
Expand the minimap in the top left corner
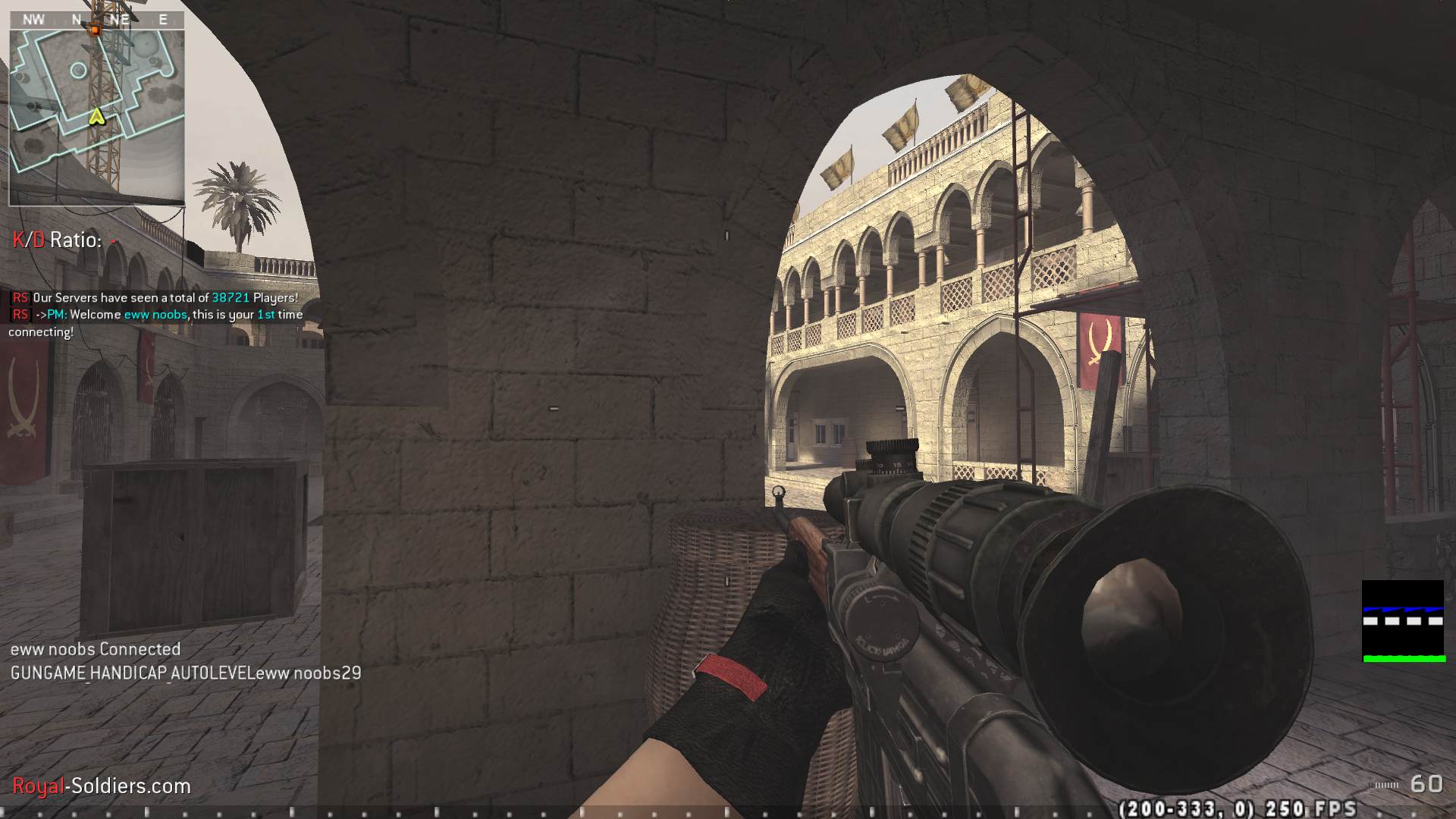96,106
